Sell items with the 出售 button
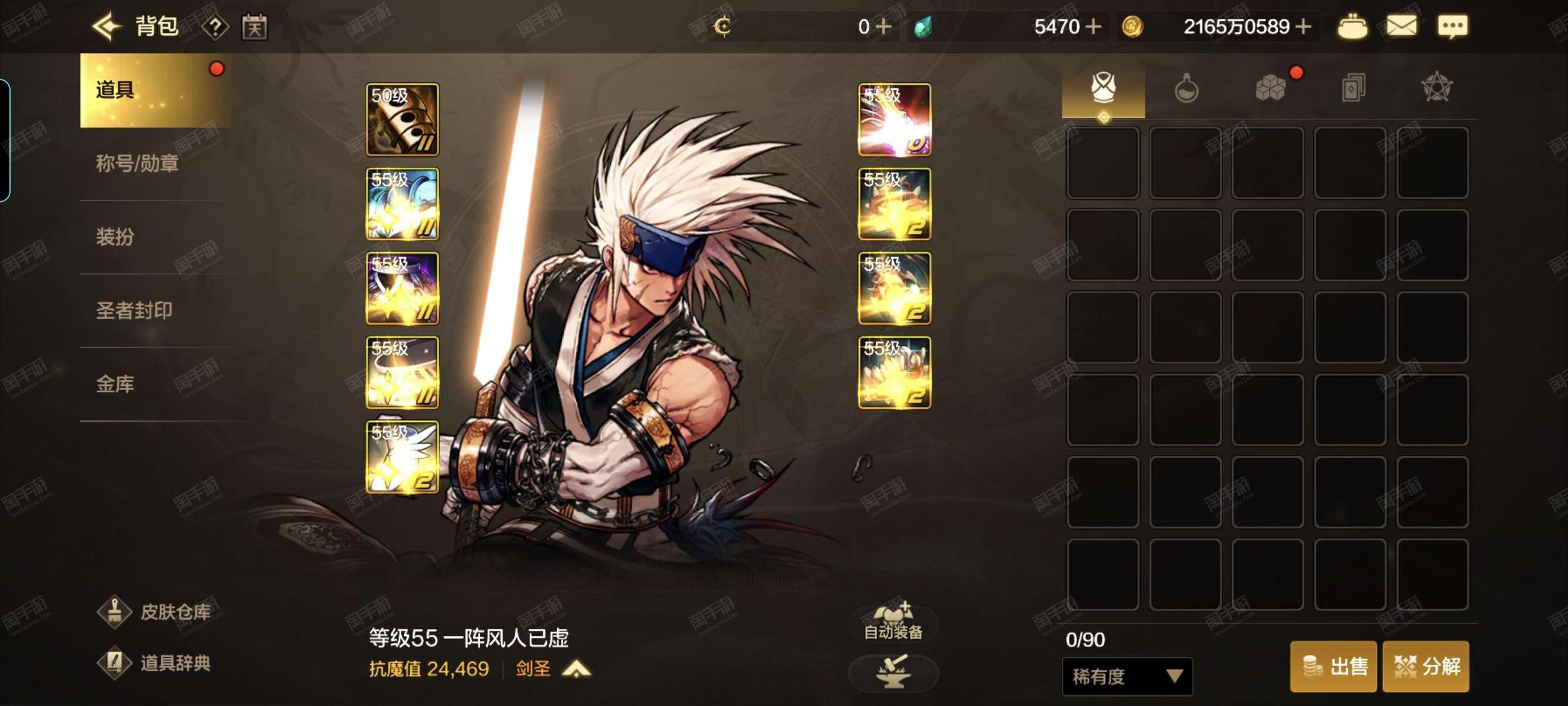 click(x=1333, y=667)
